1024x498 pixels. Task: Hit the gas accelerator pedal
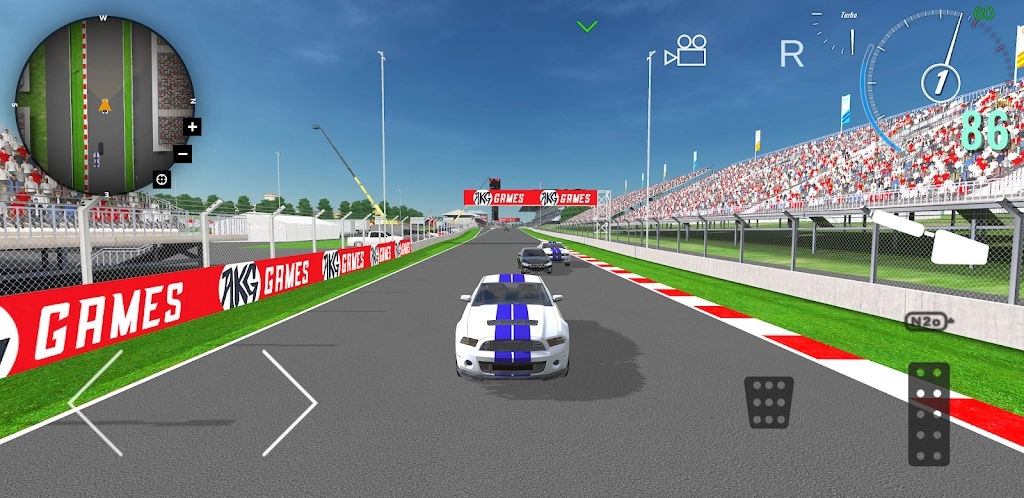point(929,414)
